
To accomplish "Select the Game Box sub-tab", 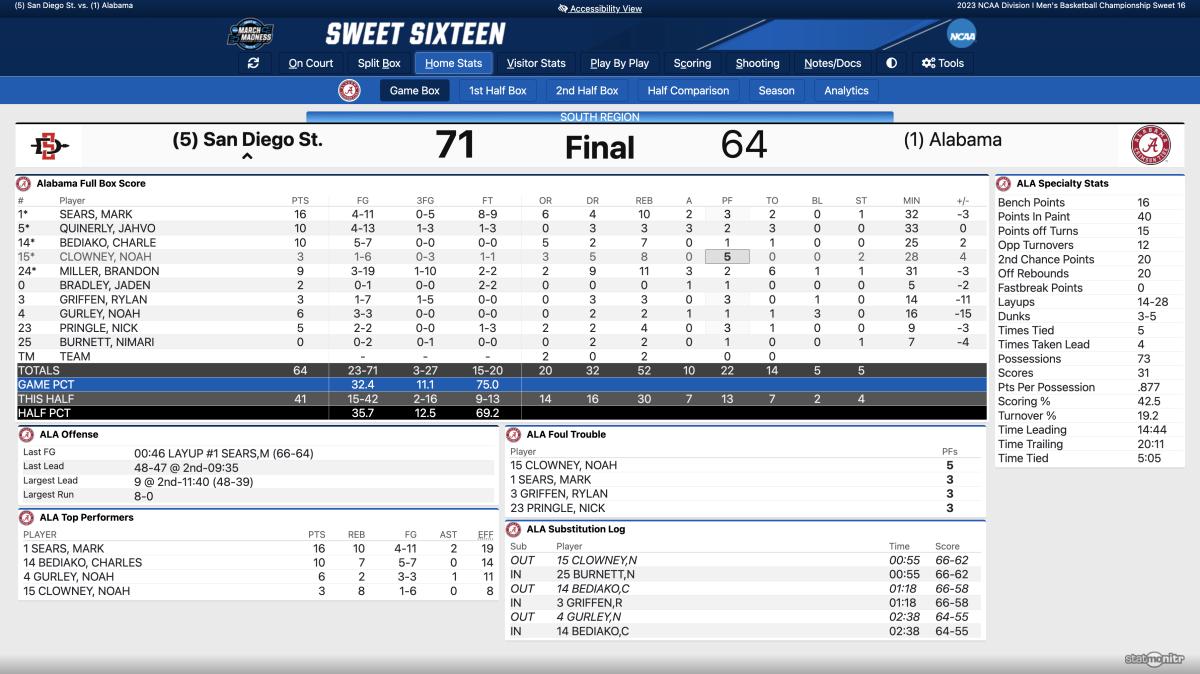I will click(414, 90).
